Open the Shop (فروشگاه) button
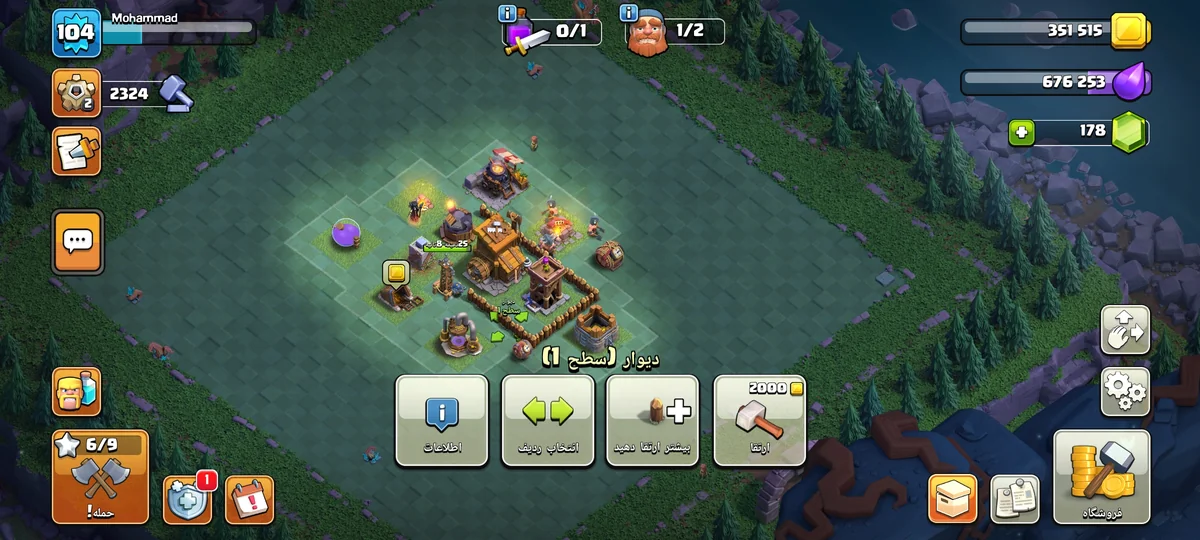The image size is (1200, 540). 1101,477
